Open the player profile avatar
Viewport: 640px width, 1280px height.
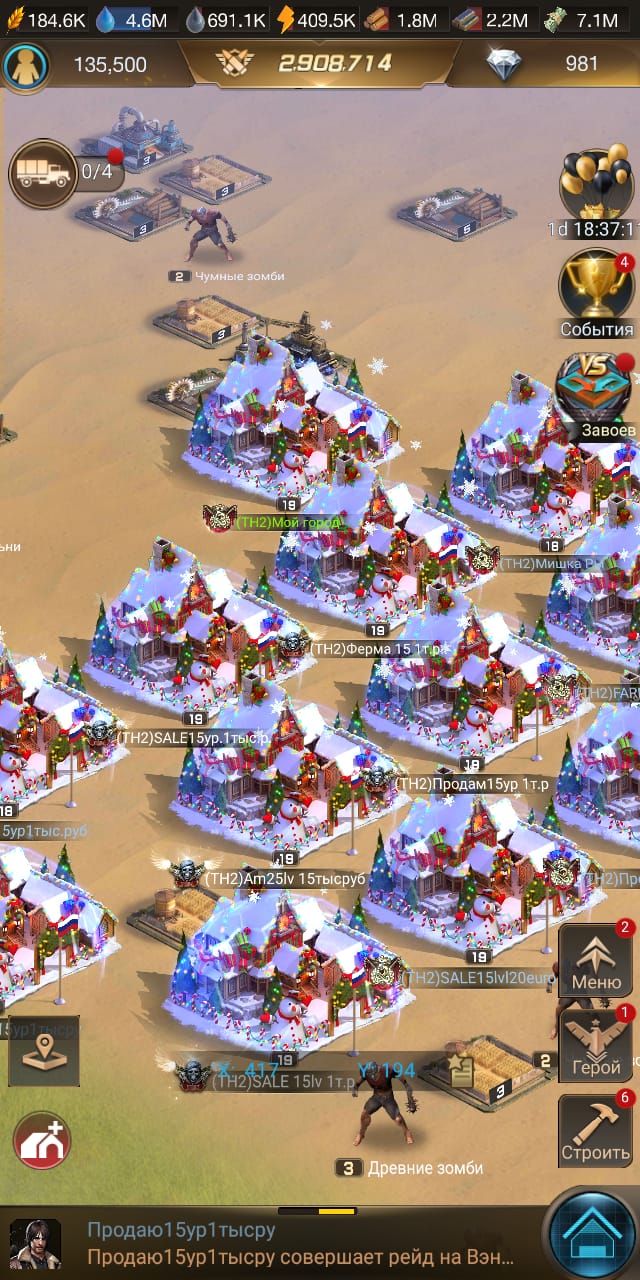(x=21, y=65)
